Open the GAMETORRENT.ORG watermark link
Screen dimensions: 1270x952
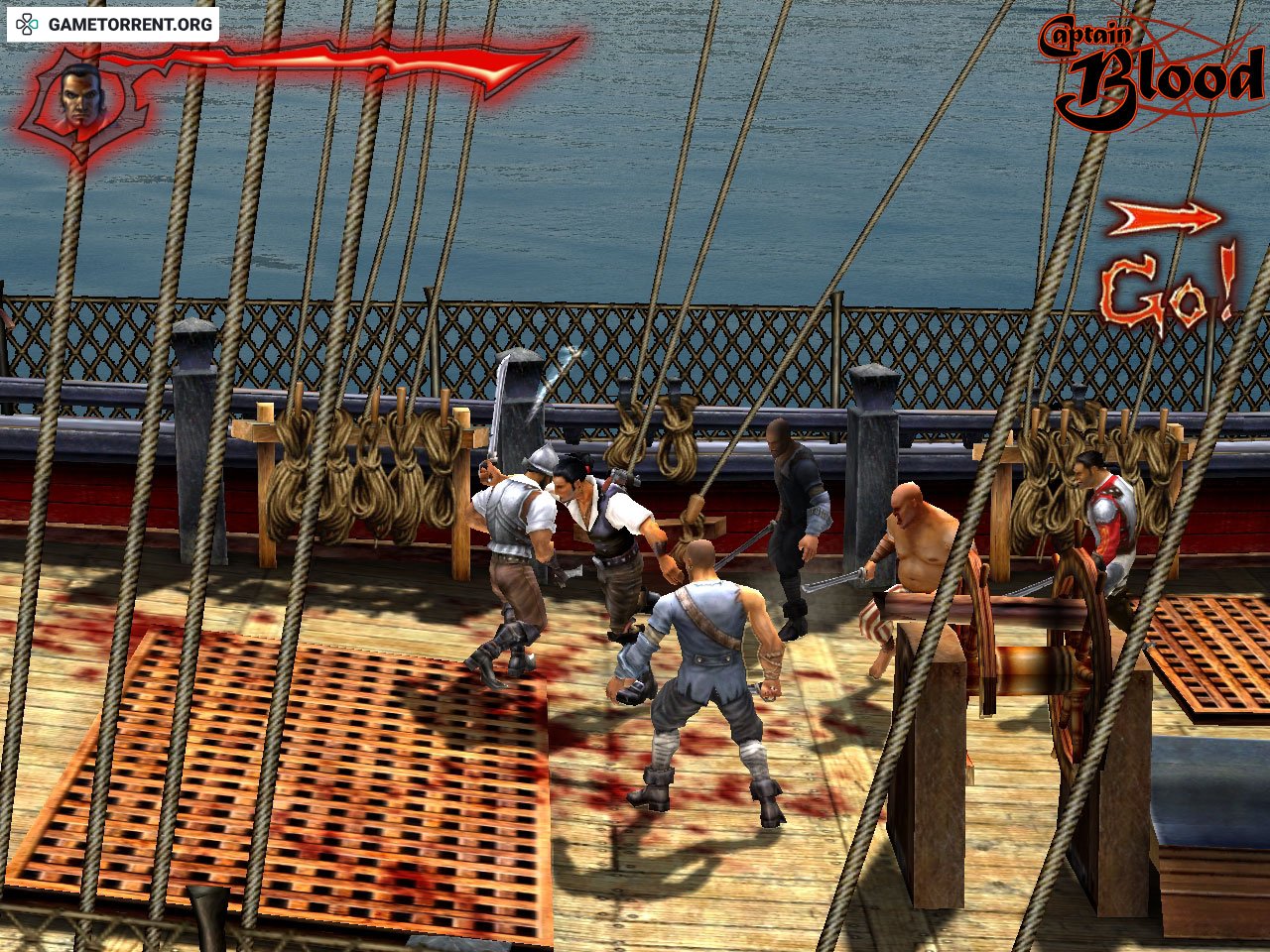point(113,24)
